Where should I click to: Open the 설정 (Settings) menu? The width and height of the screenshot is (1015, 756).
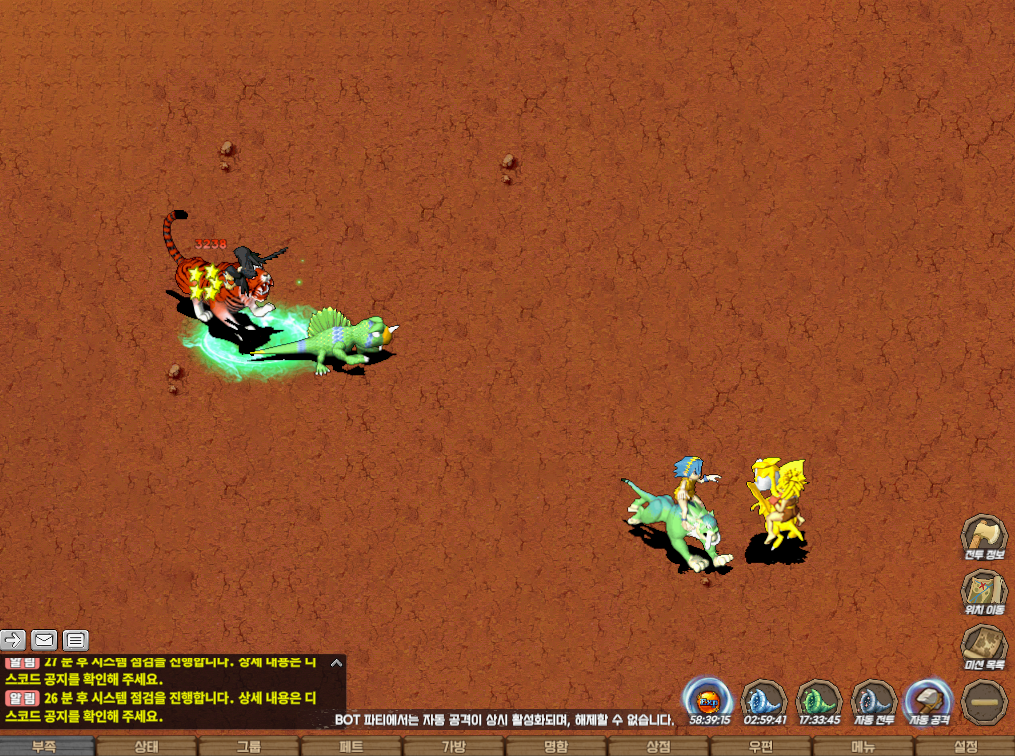(x=965, y=746)
